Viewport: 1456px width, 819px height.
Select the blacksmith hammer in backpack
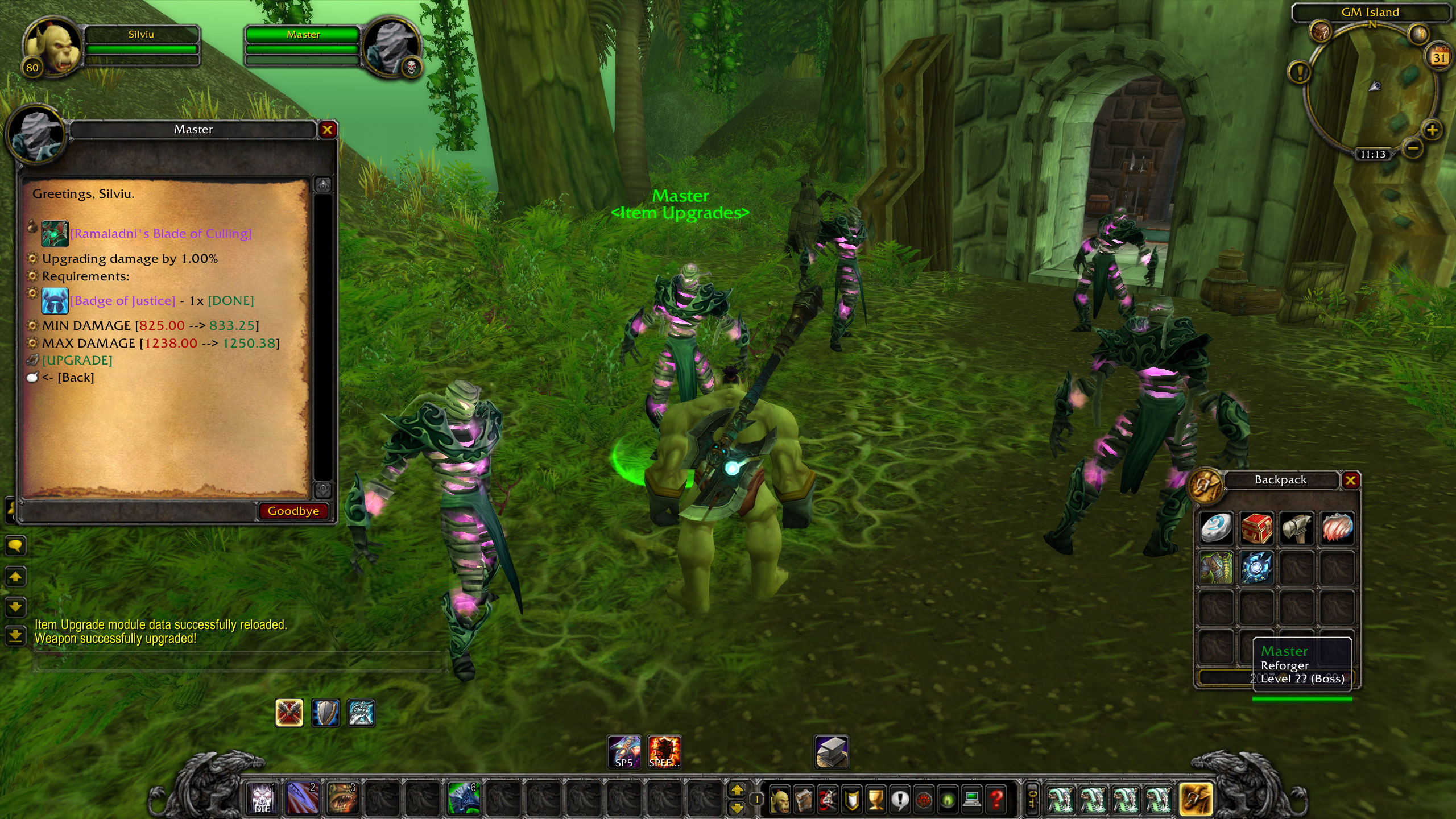pyautogui.click(x=1297, y=528)
